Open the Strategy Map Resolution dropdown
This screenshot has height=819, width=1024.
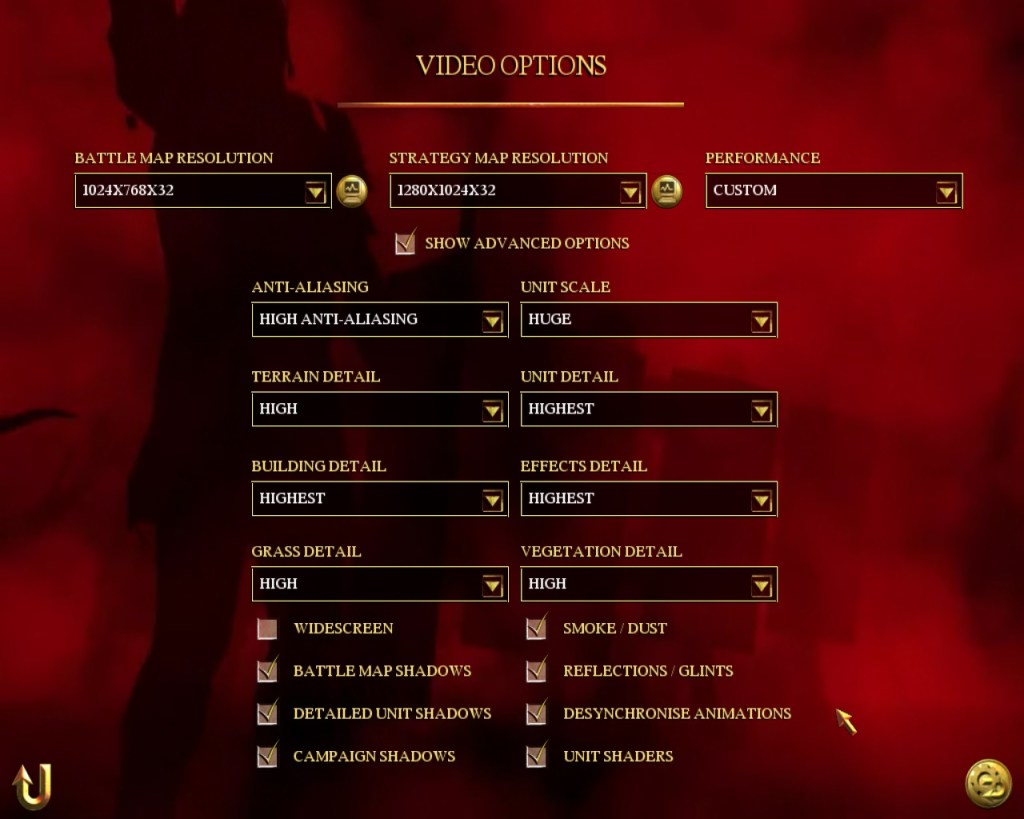[630, 191]
